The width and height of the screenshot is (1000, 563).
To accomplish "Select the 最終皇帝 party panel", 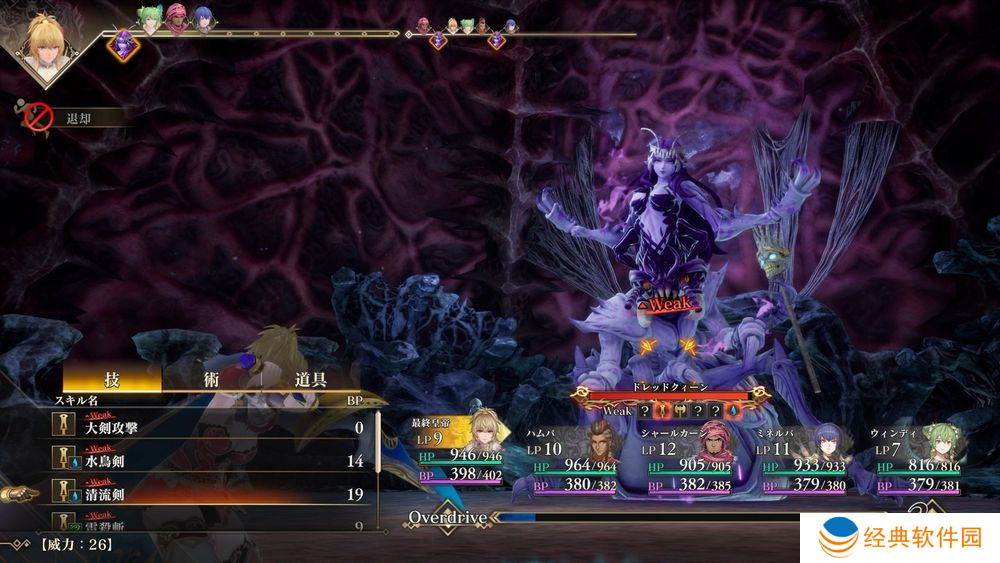I will [462, 456].
